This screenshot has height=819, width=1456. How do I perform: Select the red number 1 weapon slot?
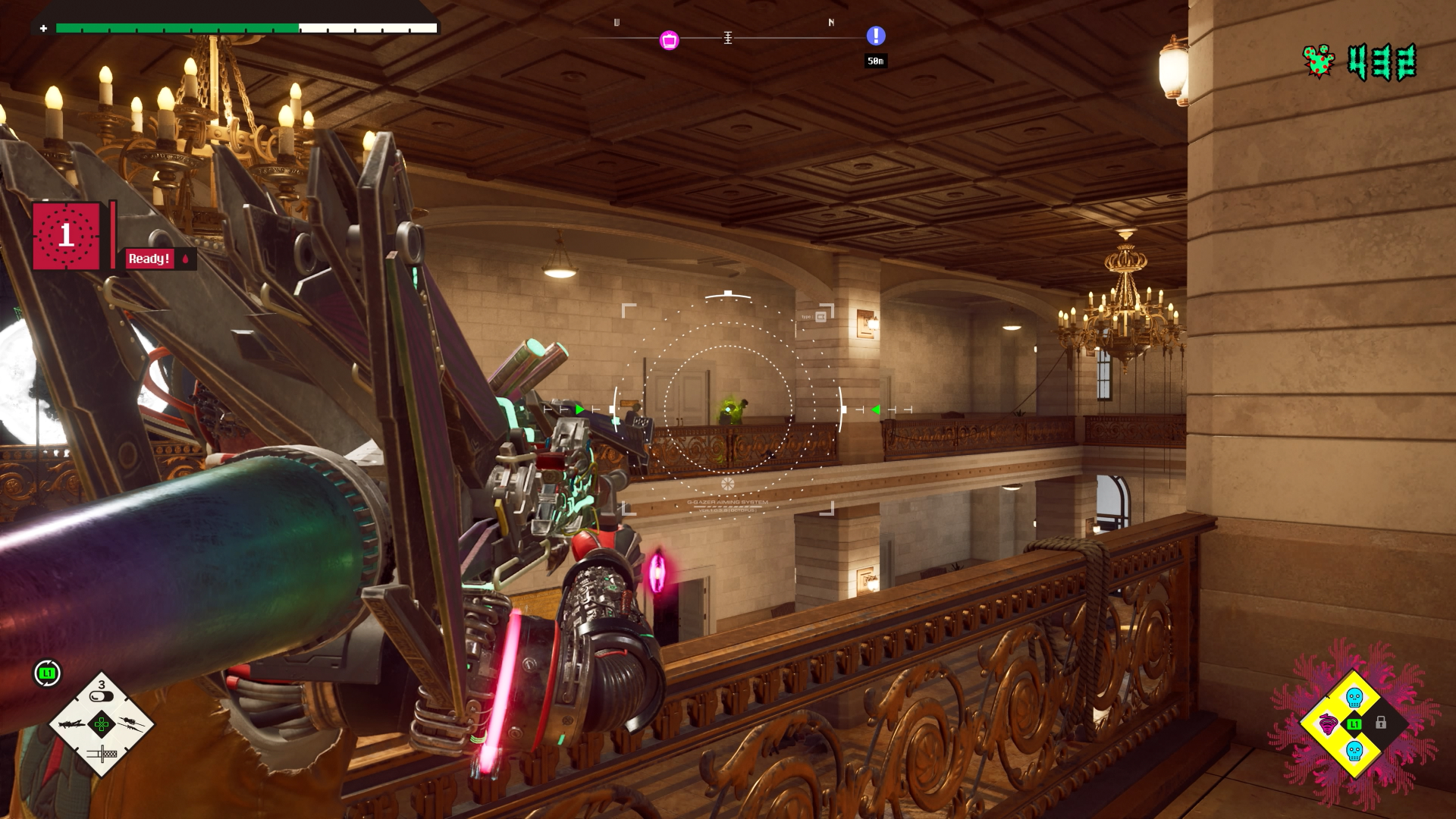[x=66, y=236]
